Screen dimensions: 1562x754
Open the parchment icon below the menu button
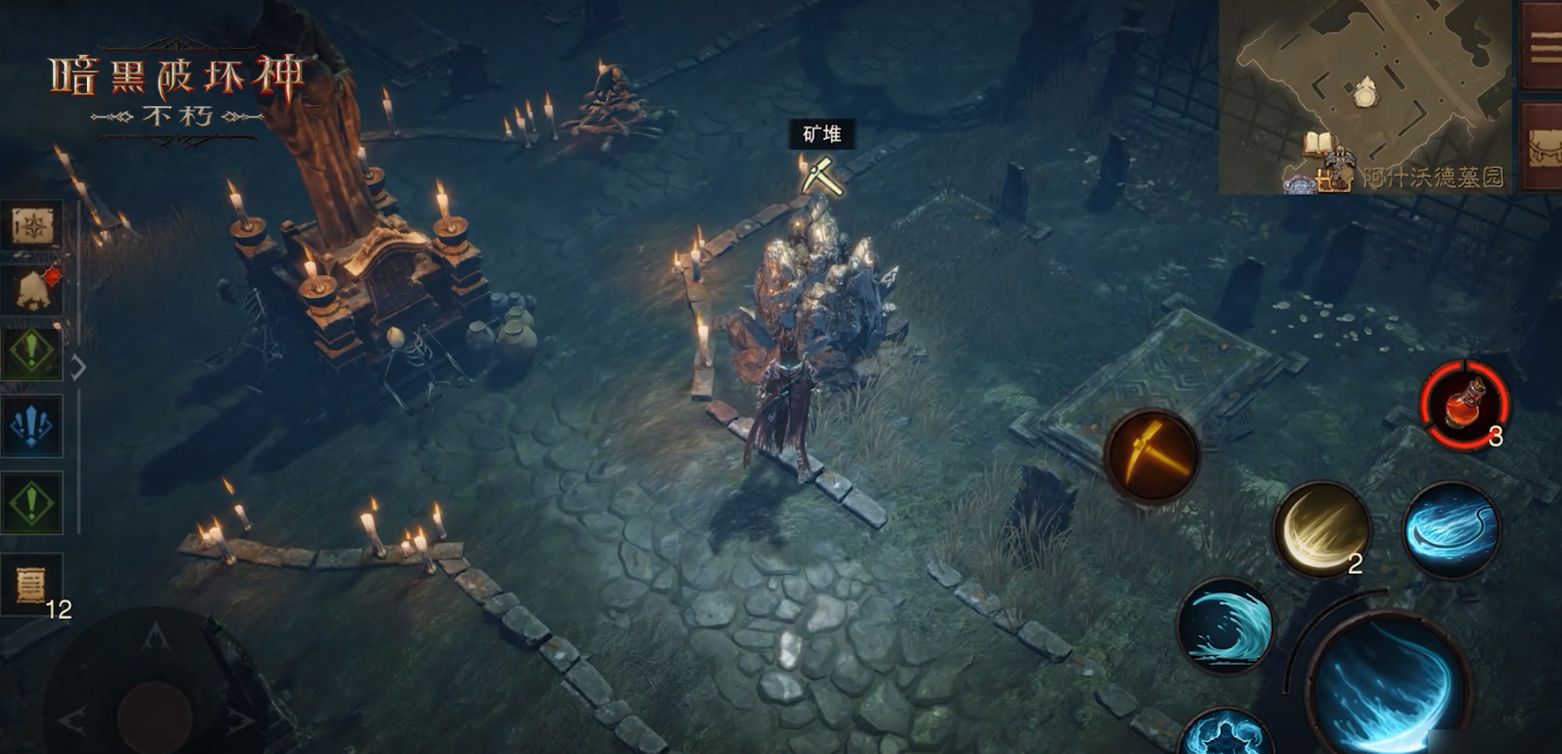1542,147
